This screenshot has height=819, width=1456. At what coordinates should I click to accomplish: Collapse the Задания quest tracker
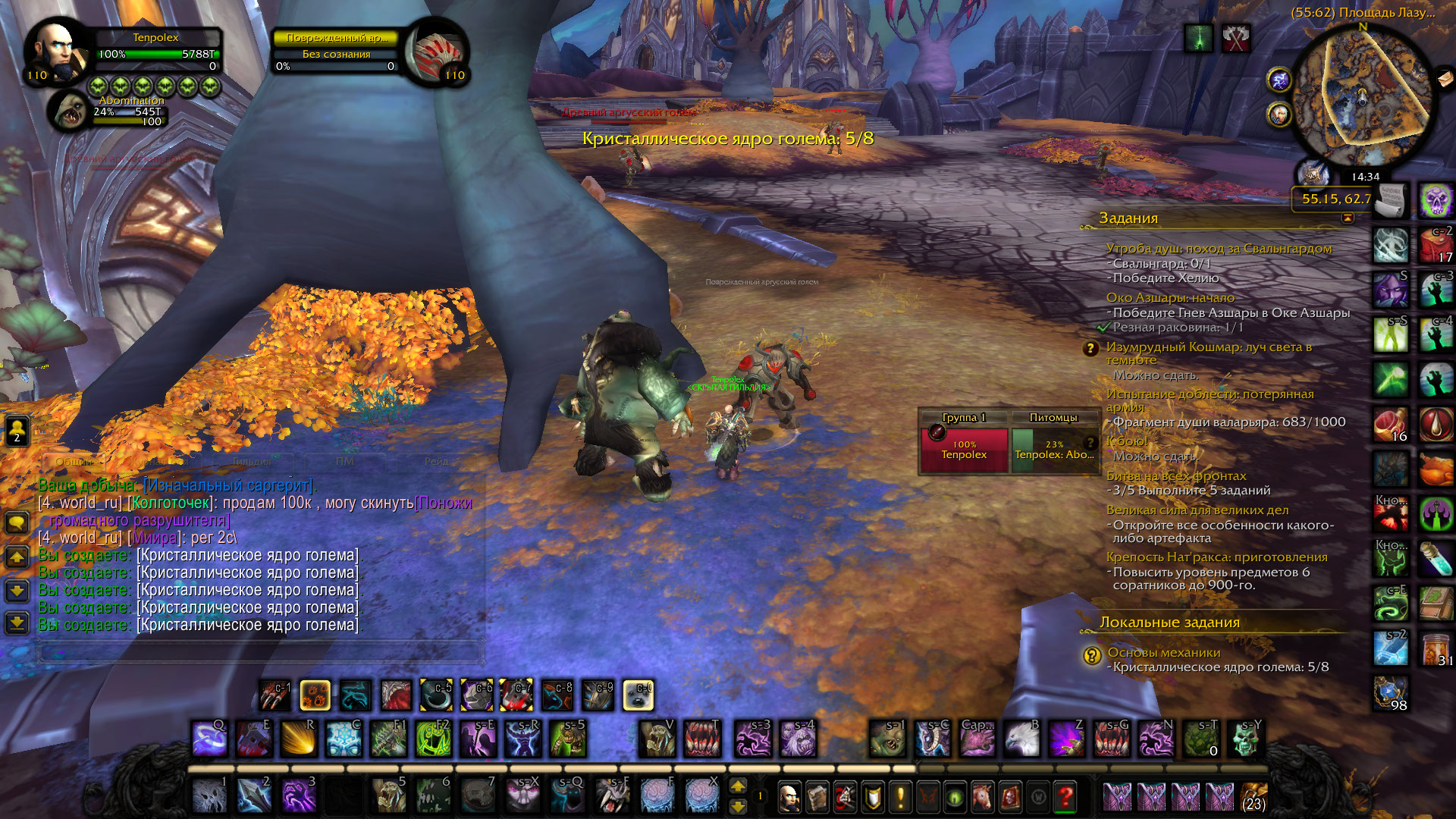(x=1347, y=218)
